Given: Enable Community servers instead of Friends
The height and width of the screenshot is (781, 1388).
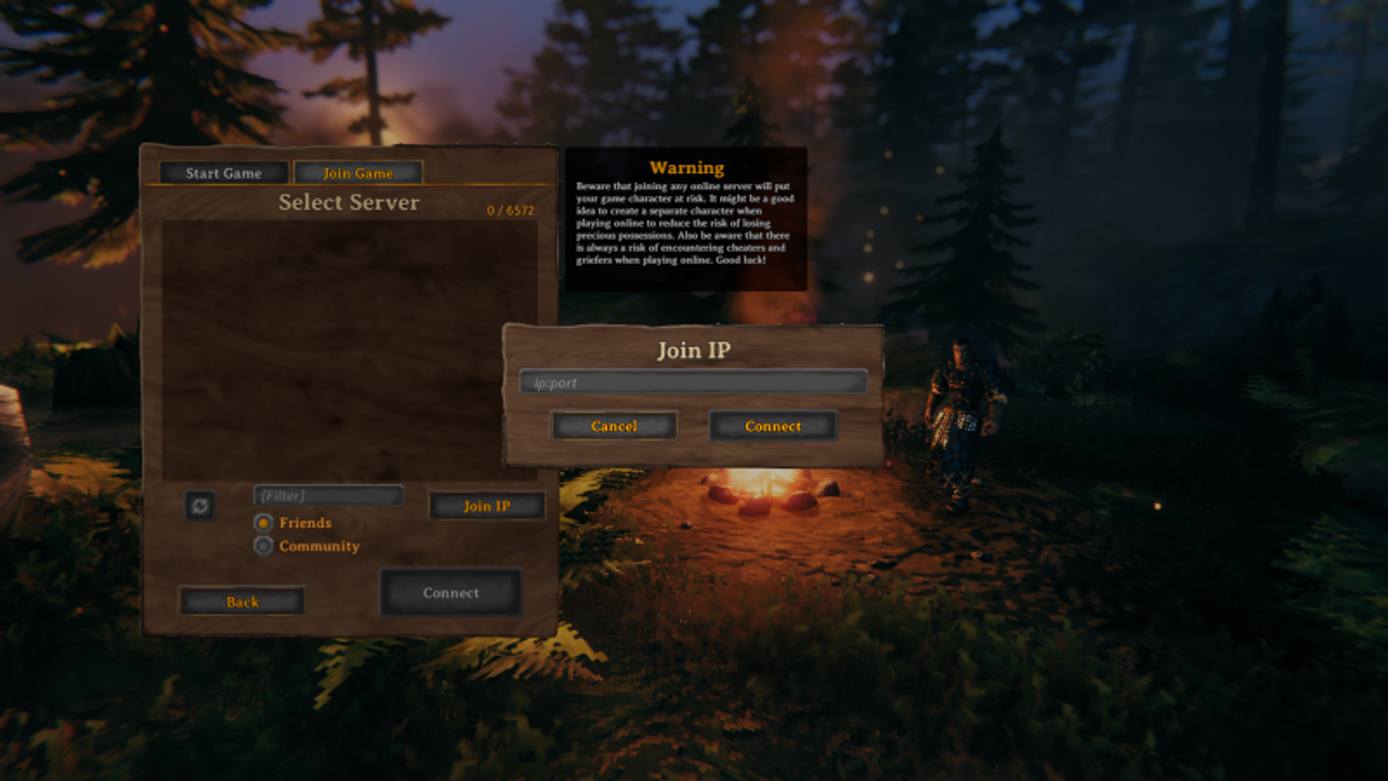Looking at the screenshot, I should [264, 546].
